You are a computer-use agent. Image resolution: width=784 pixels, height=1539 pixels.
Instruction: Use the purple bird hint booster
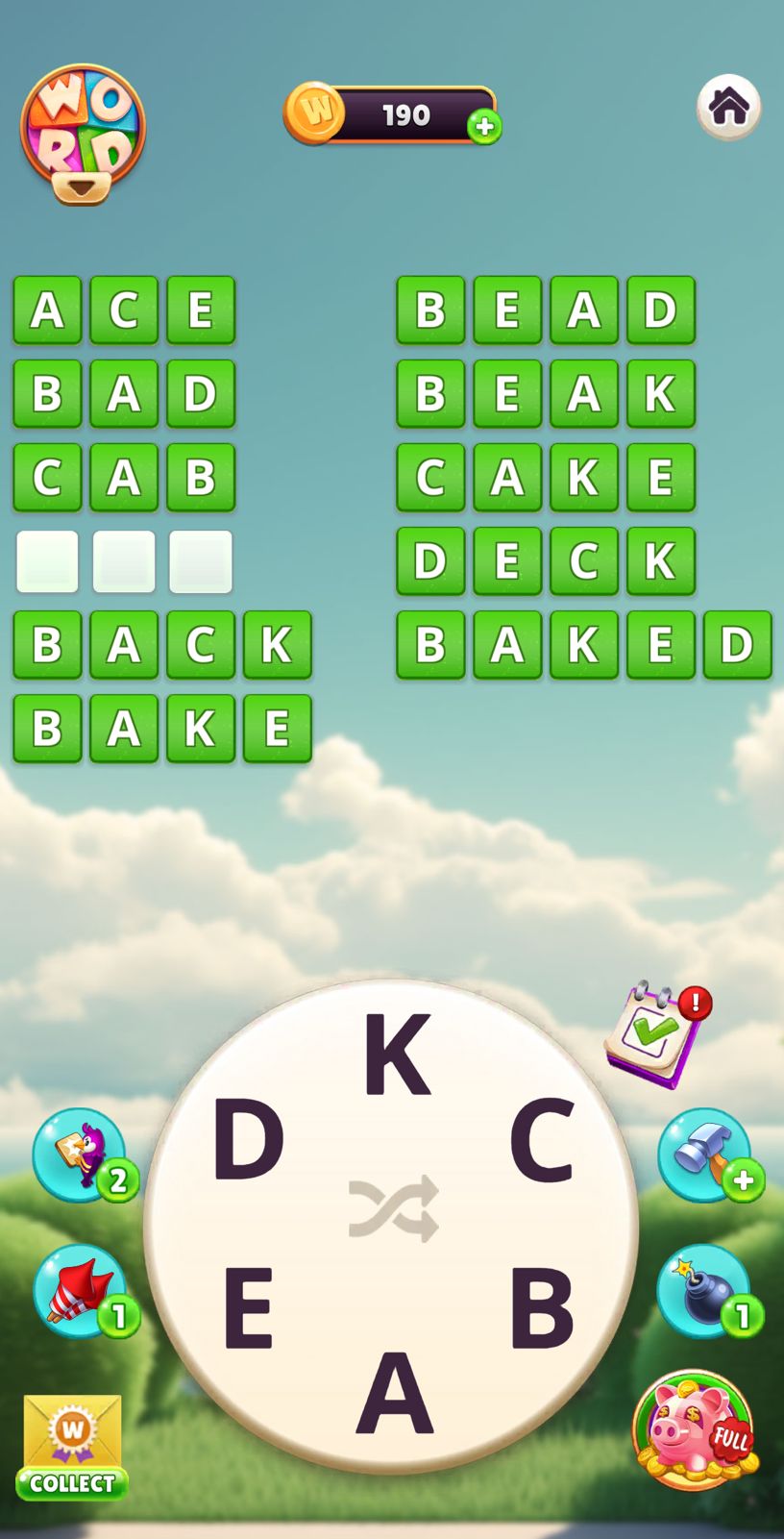pos(81,1154)
